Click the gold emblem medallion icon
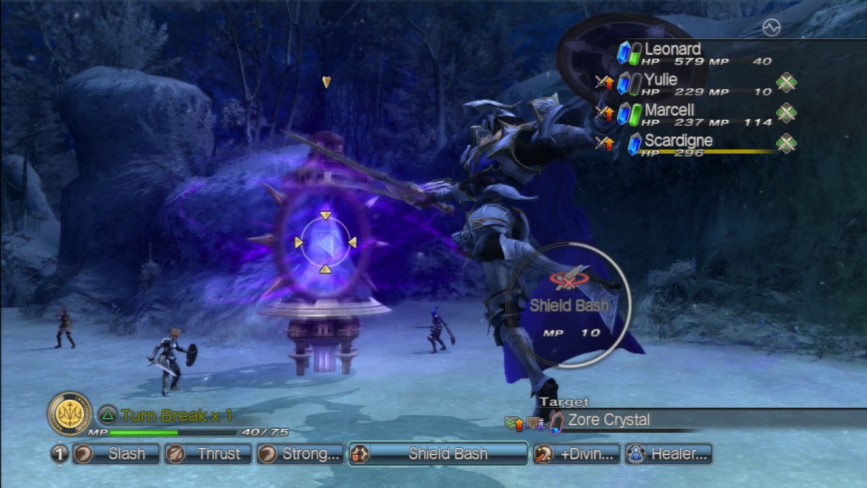Image resolution: width=867 pixels, height=488 pixels. click(69, 413)
